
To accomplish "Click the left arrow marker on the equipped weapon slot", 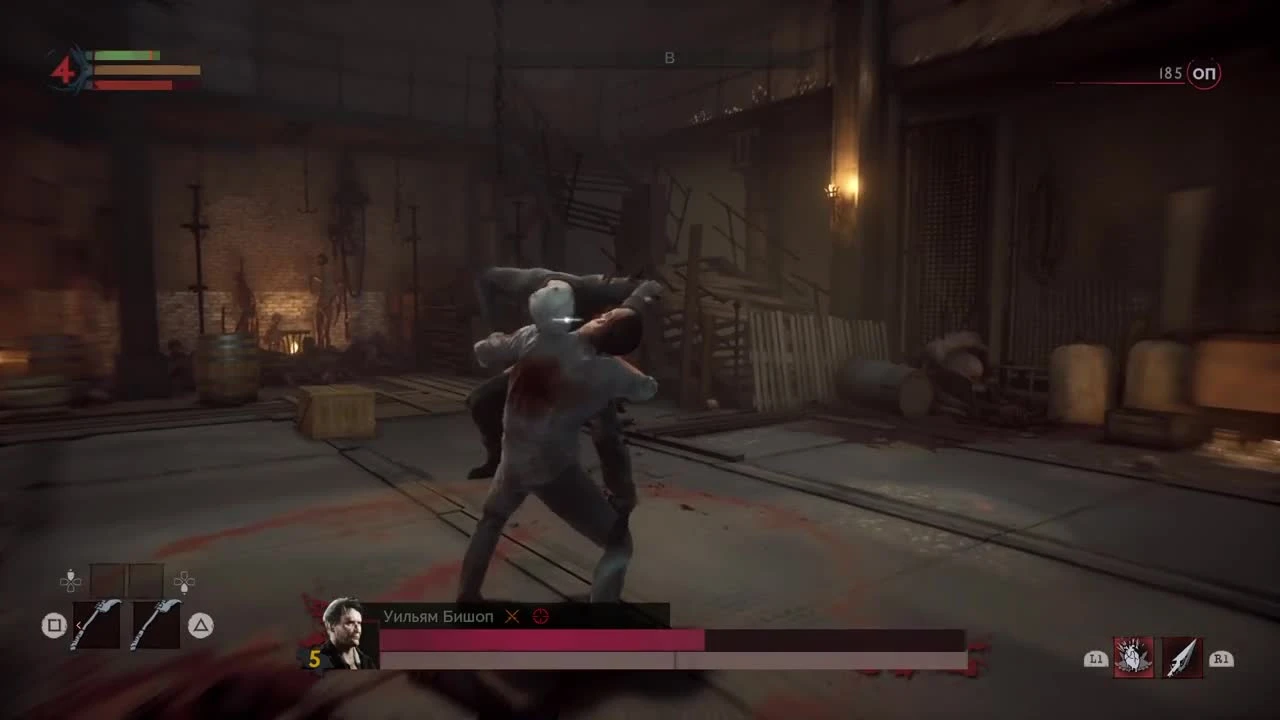I will [x=78, y=625].
